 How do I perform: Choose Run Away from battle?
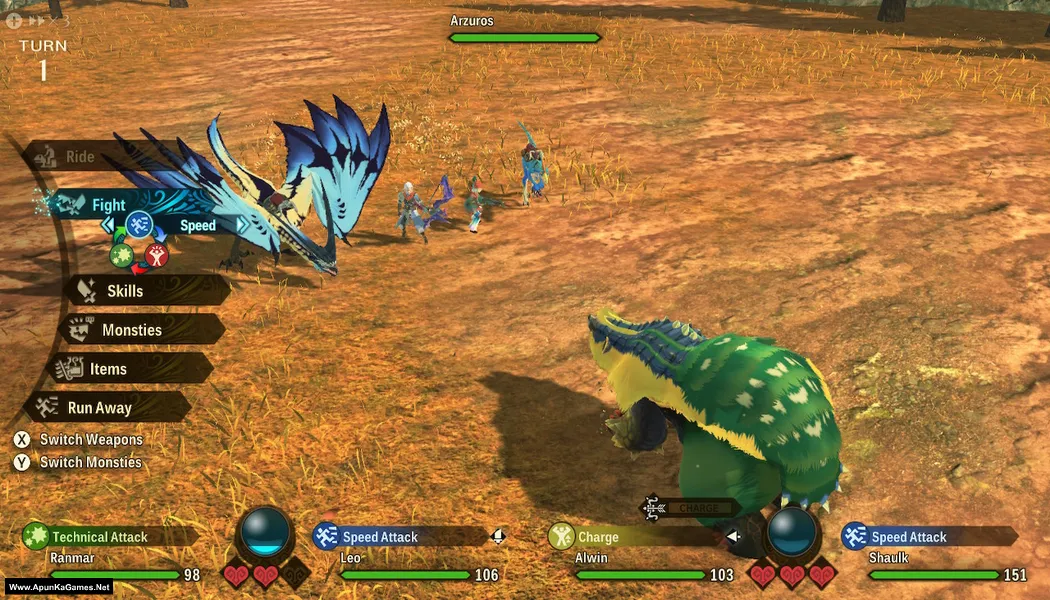(x=99, y=408)
